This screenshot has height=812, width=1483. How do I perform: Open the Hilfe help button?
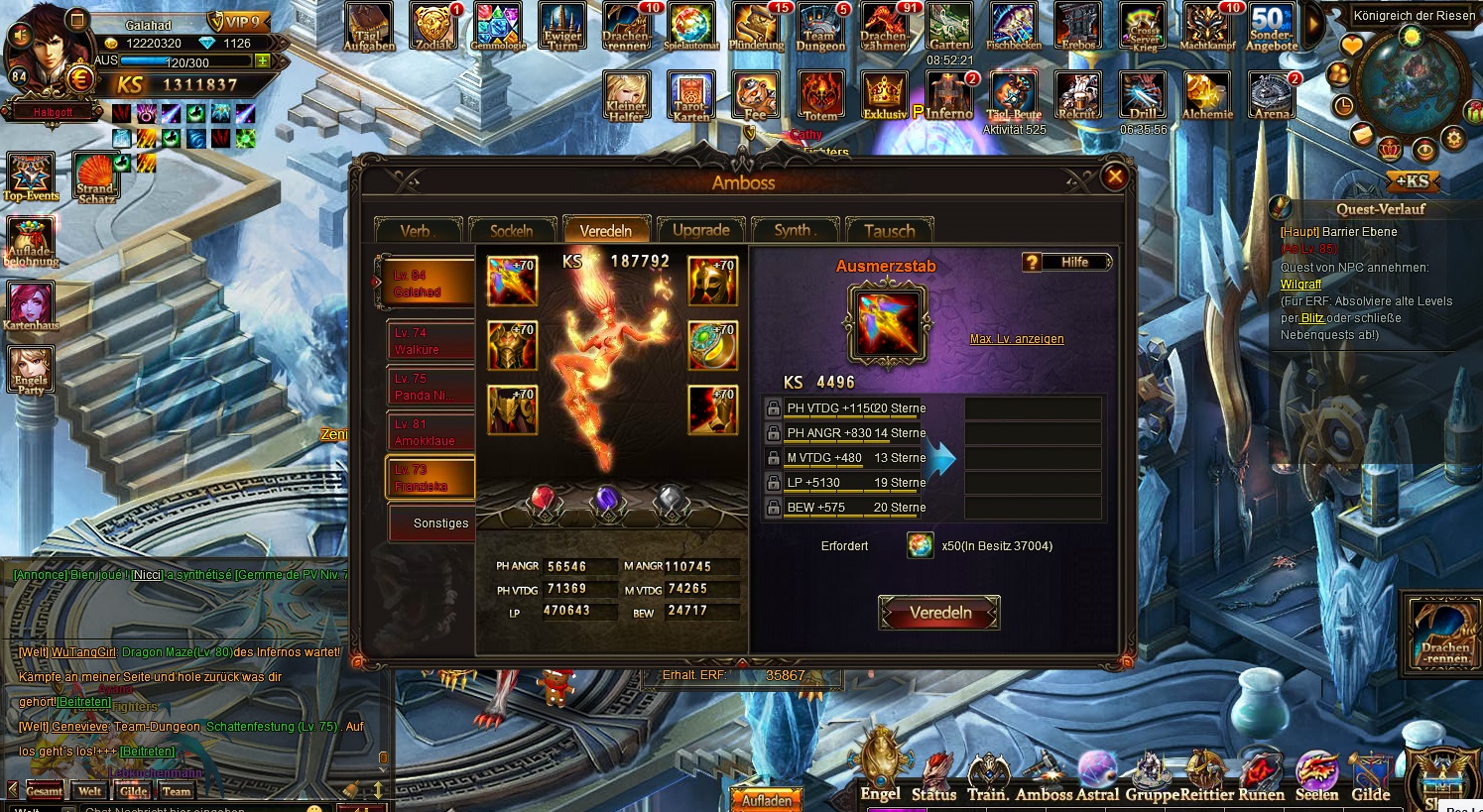[x=1066, y=262]
